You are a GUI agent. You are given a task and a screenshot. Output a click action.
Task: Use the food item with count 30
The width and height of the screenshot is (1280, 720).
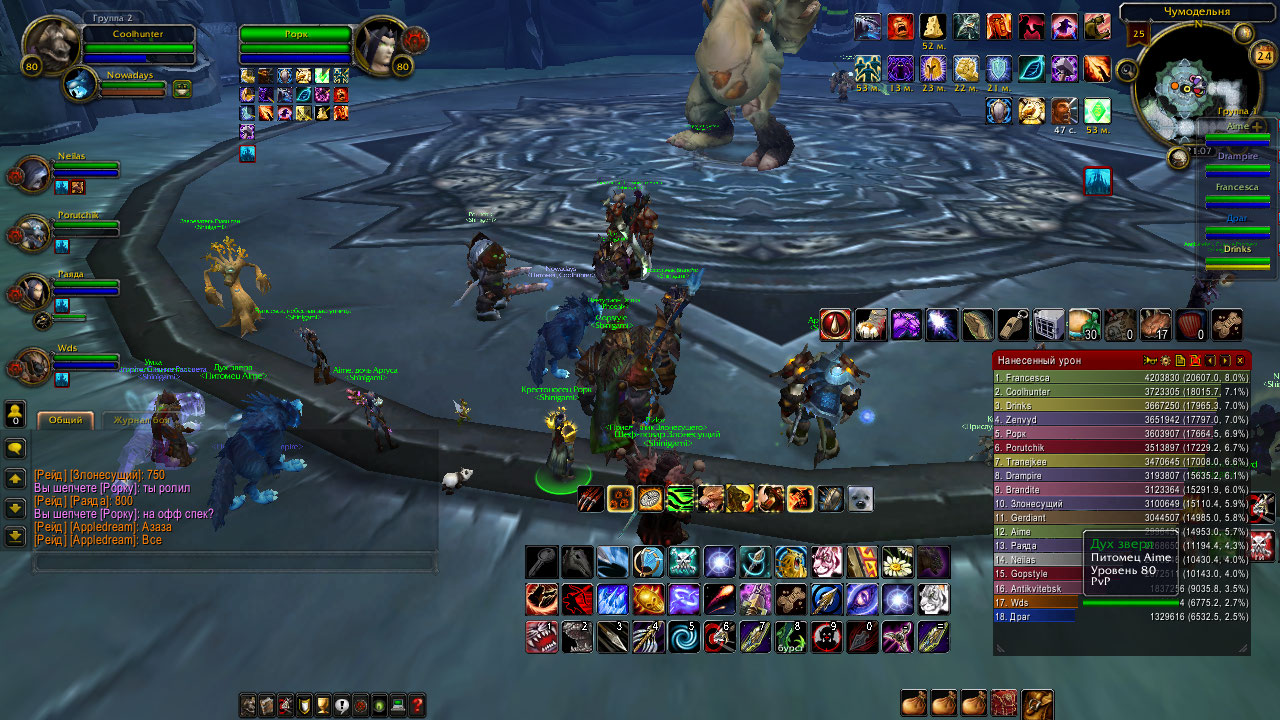(x=1084, y=324)
